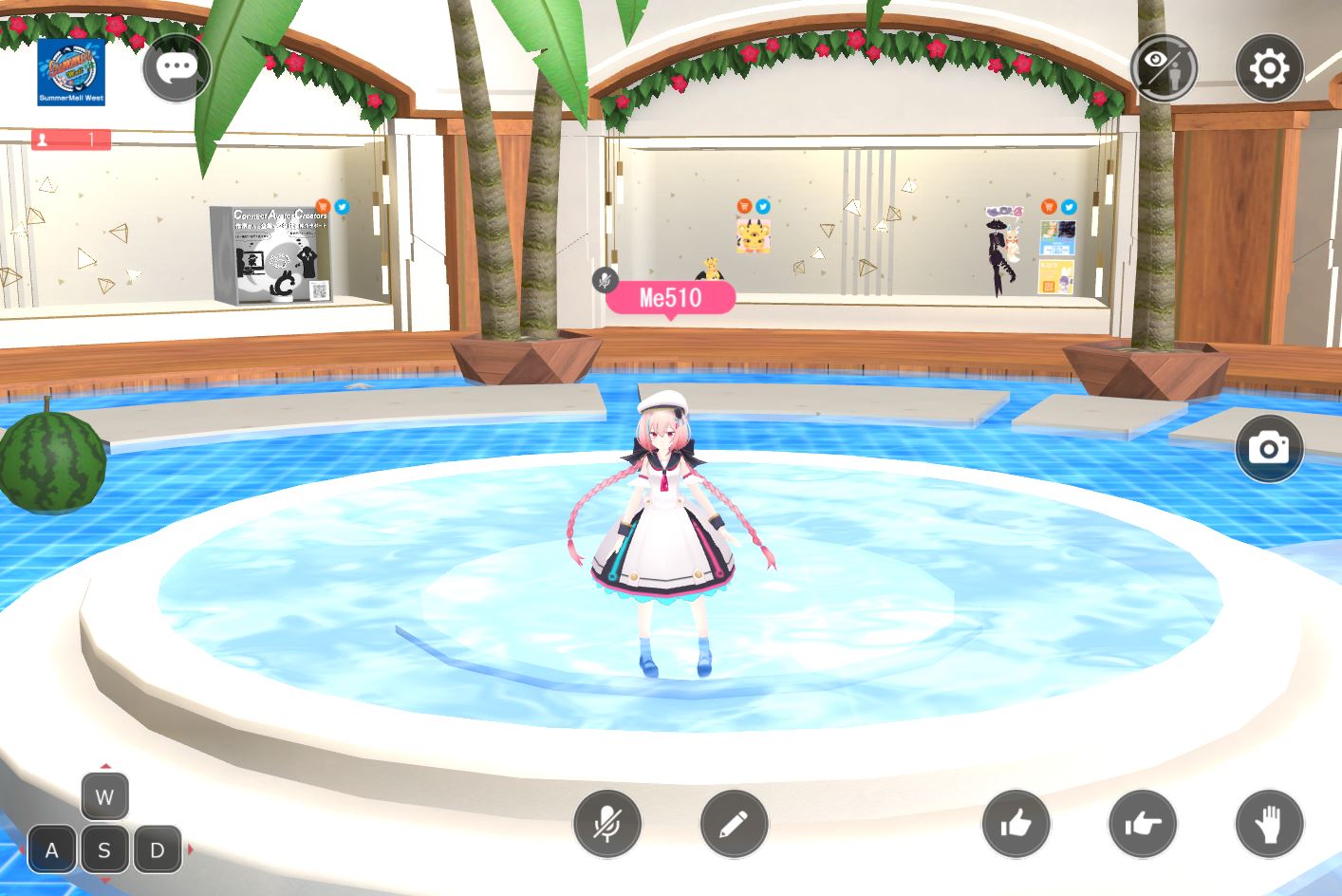Image resolution: width=1342 pixels, height=896 pixels.
Task: Open the chat speech bubble button
Action: click(177, 67)
